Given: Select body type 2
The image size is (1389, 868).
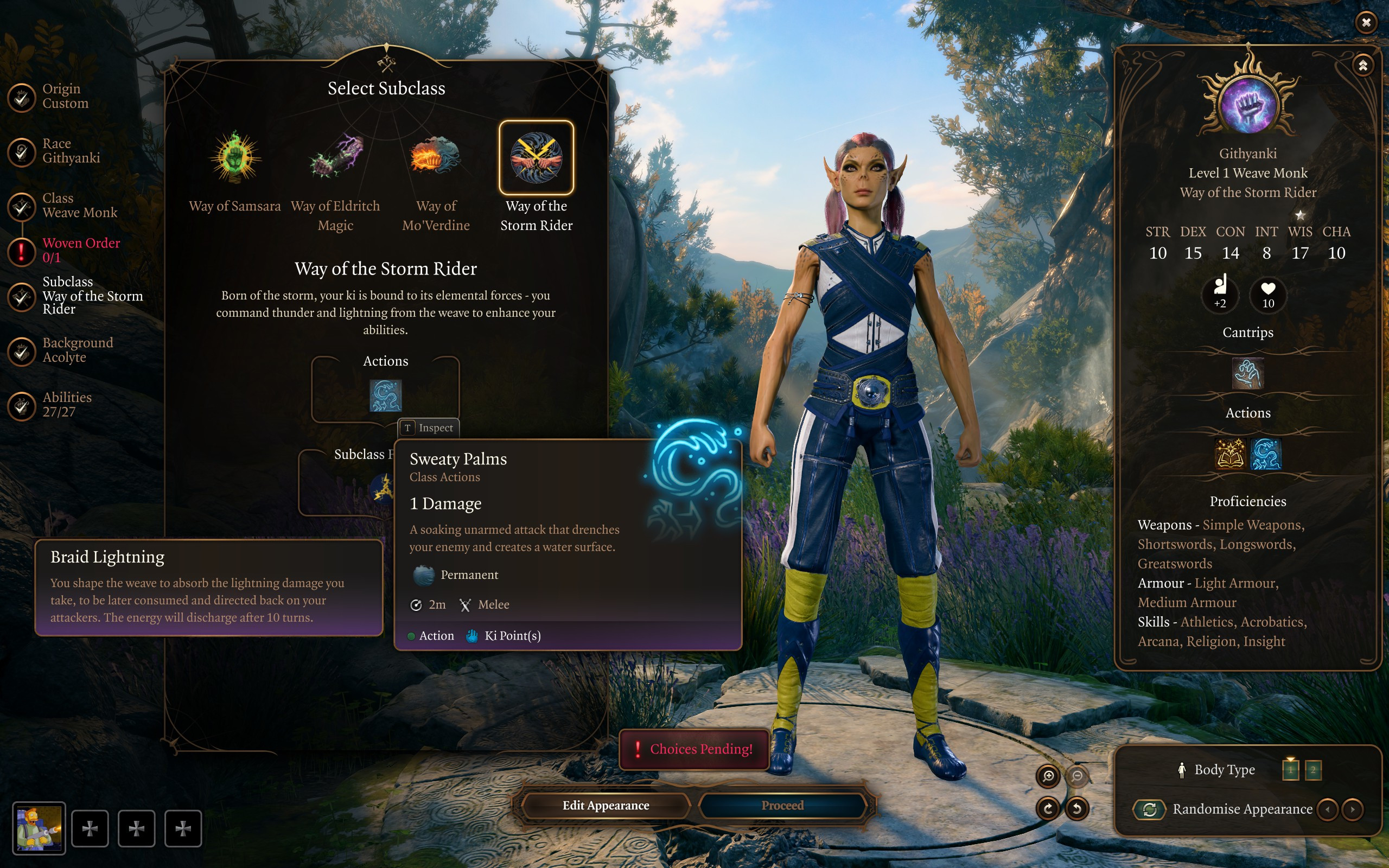Looking at the screenshot, I should click(x=1312, y=770).
